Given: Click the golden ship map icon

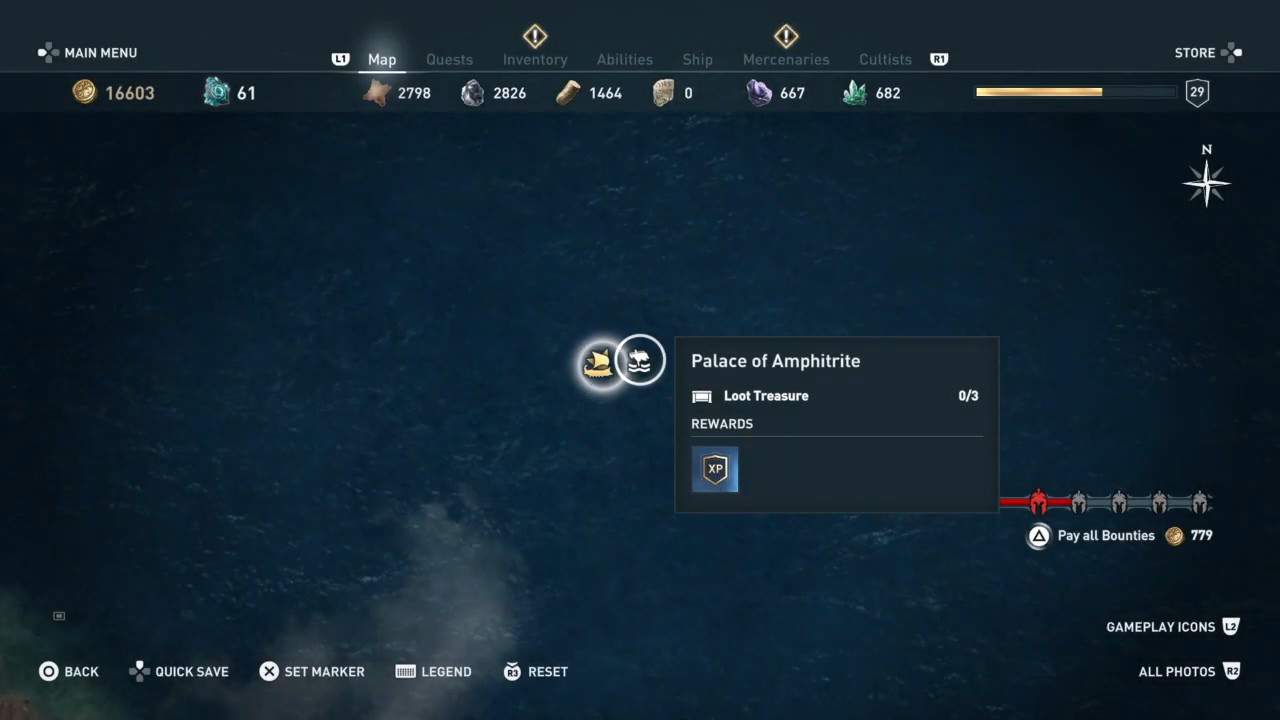Looking at the screenshot, I should pyautogui.click(x=599, y=363).
